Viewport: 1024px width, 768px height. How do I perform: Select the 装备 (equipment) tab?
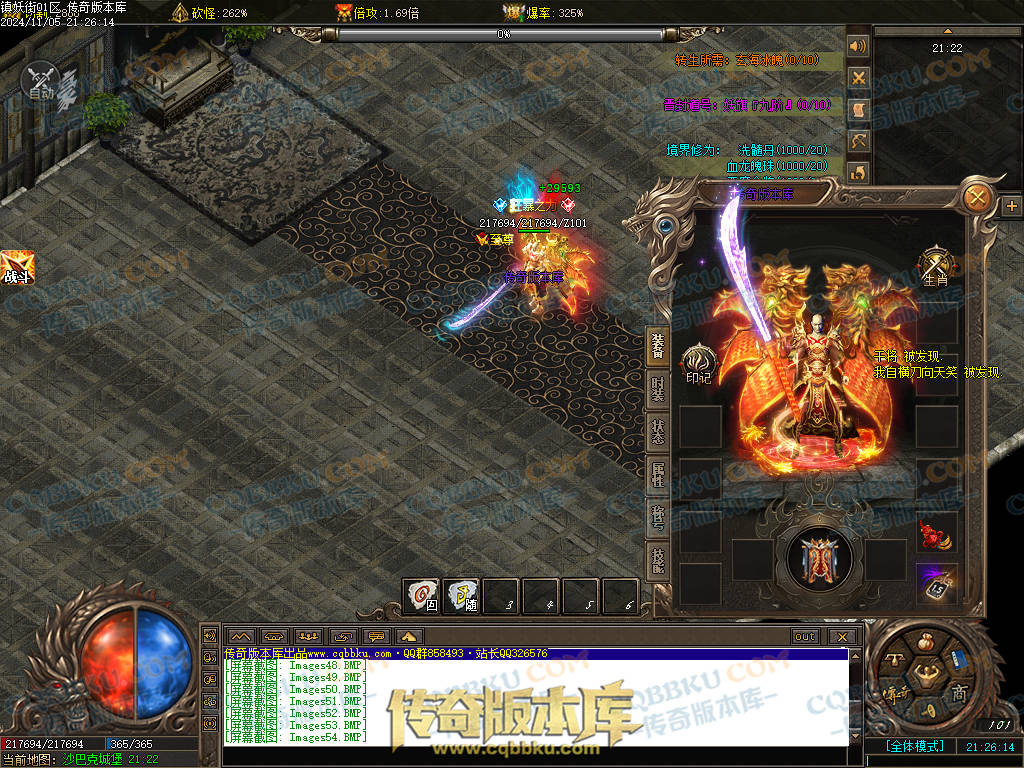point(658,345)
